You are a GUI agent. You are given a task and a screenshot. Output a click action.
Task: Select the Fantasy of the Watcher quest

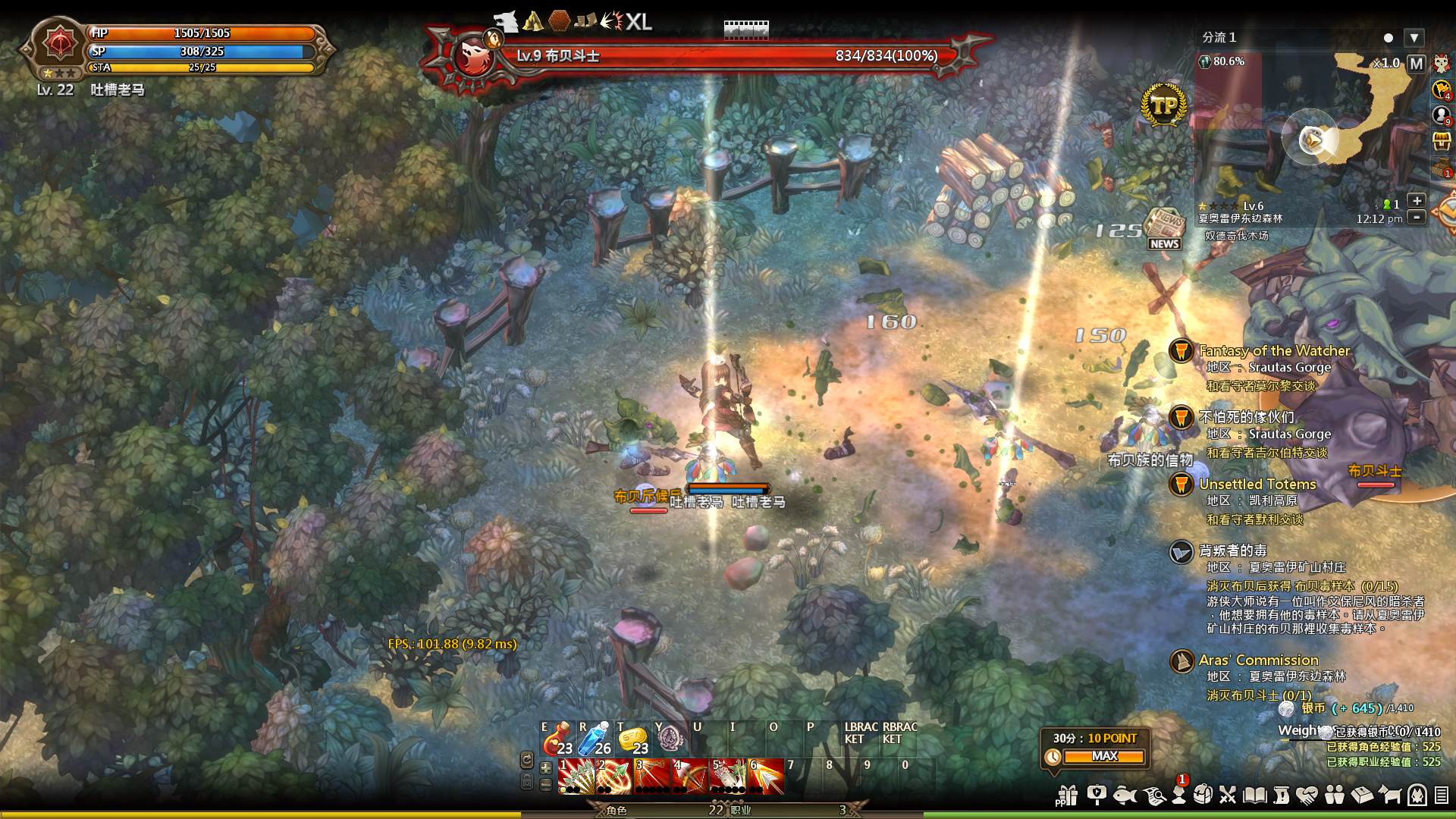[x=1274, y=351]
